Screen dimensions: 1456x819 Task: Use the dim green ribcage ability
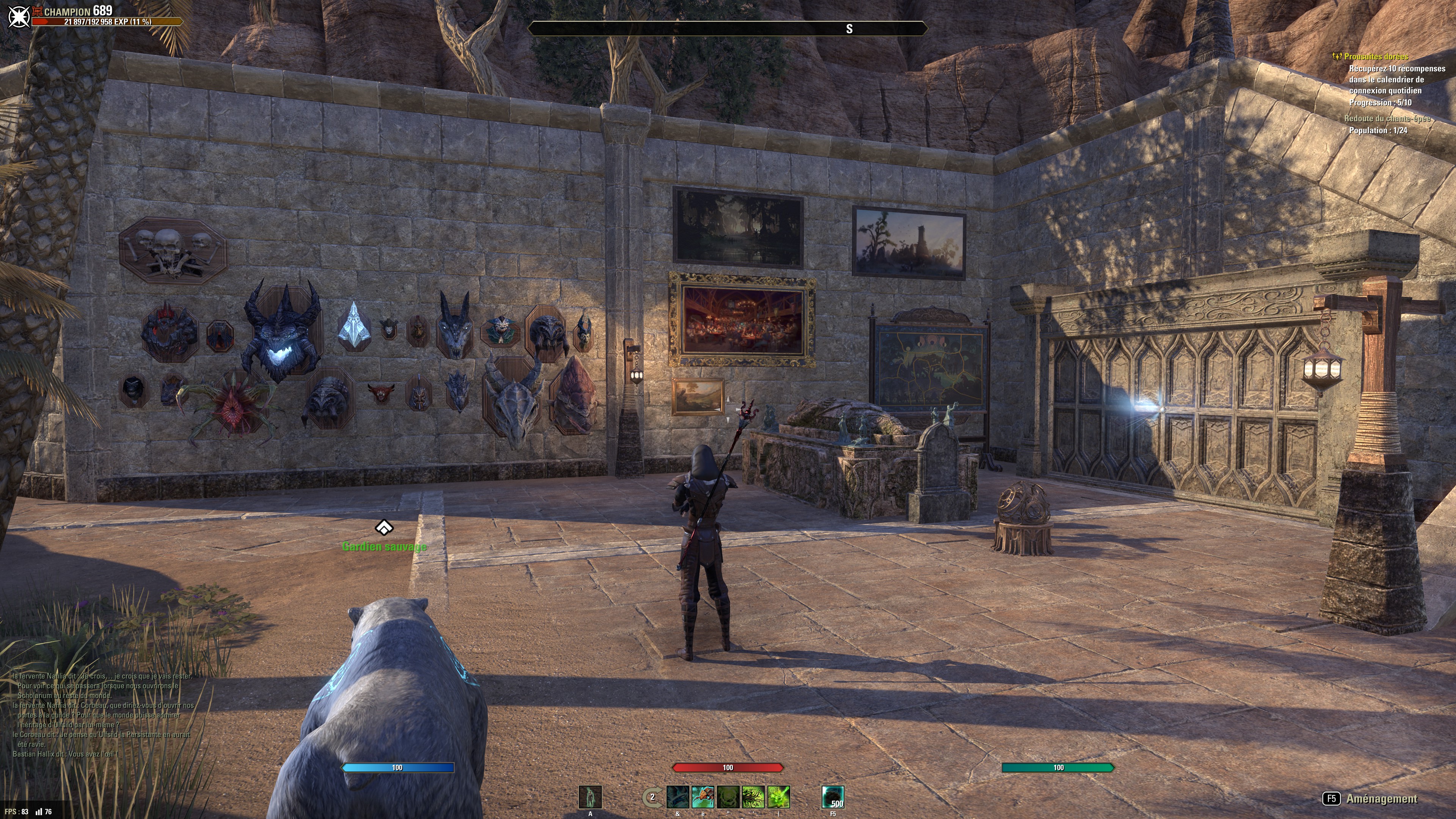coord(728,797)
